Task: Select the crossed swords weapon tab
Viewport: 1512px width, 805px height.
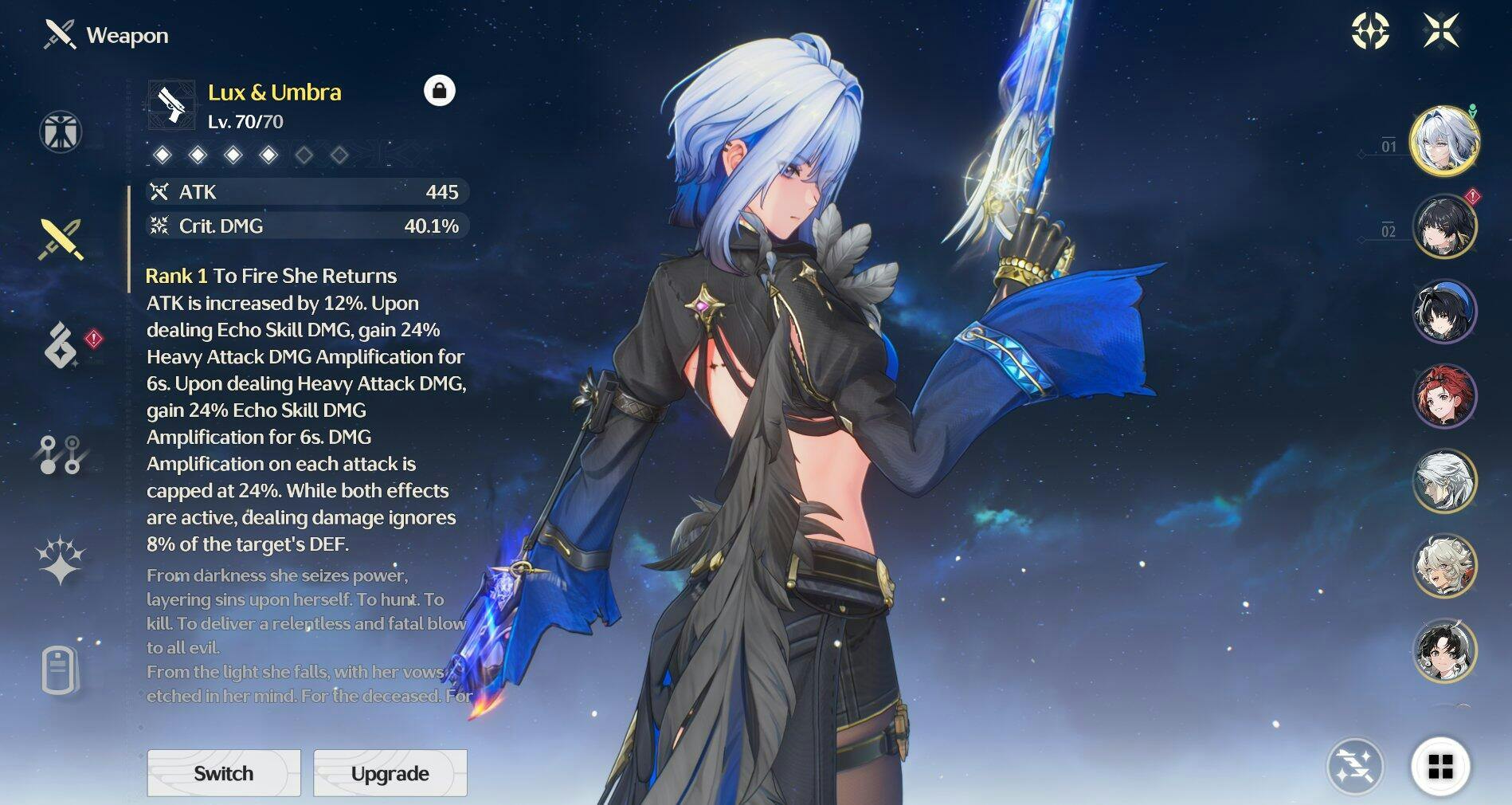Action: click(x=61, y=239)
